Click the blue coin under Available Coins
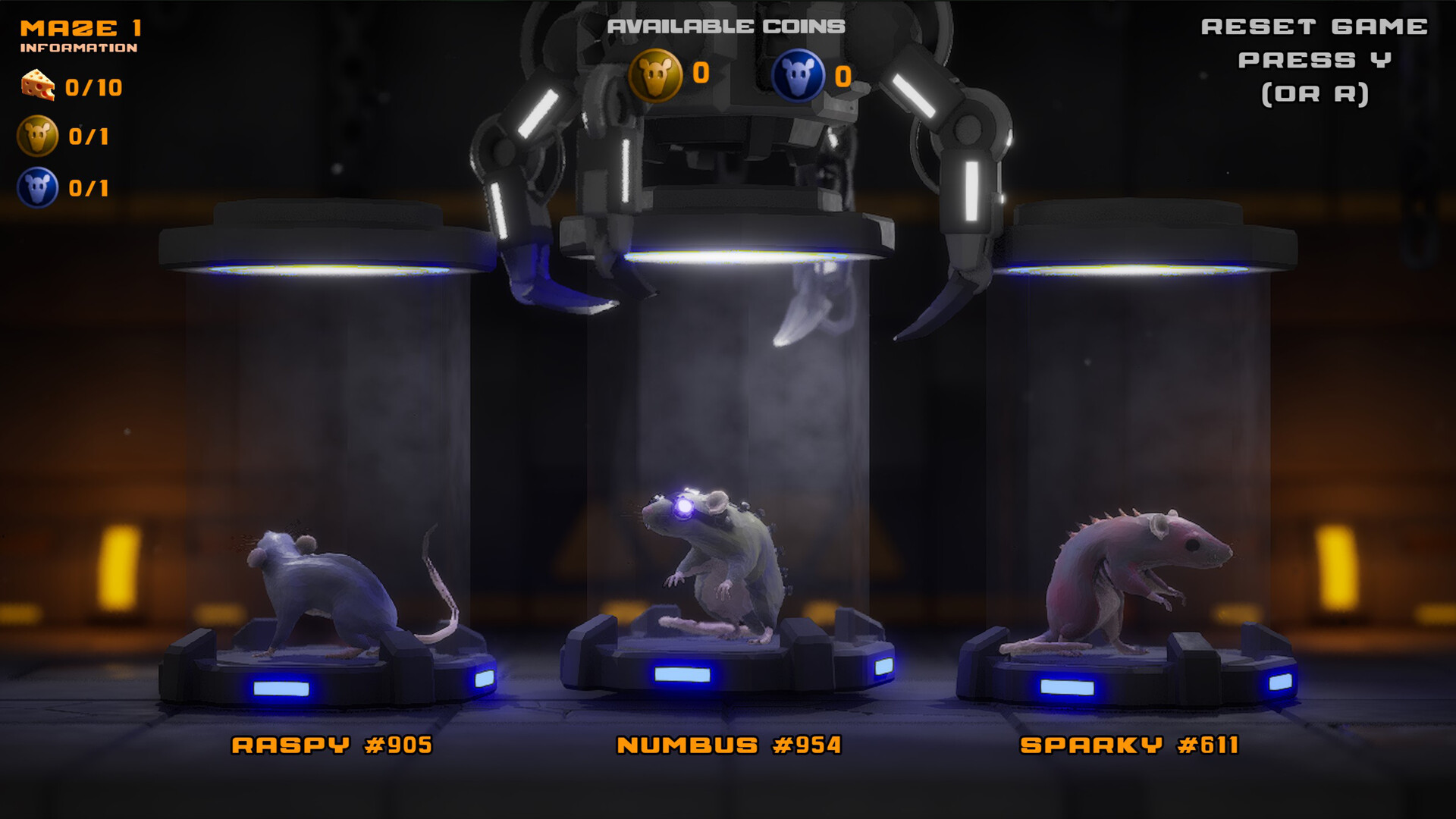 click(800, 75)
